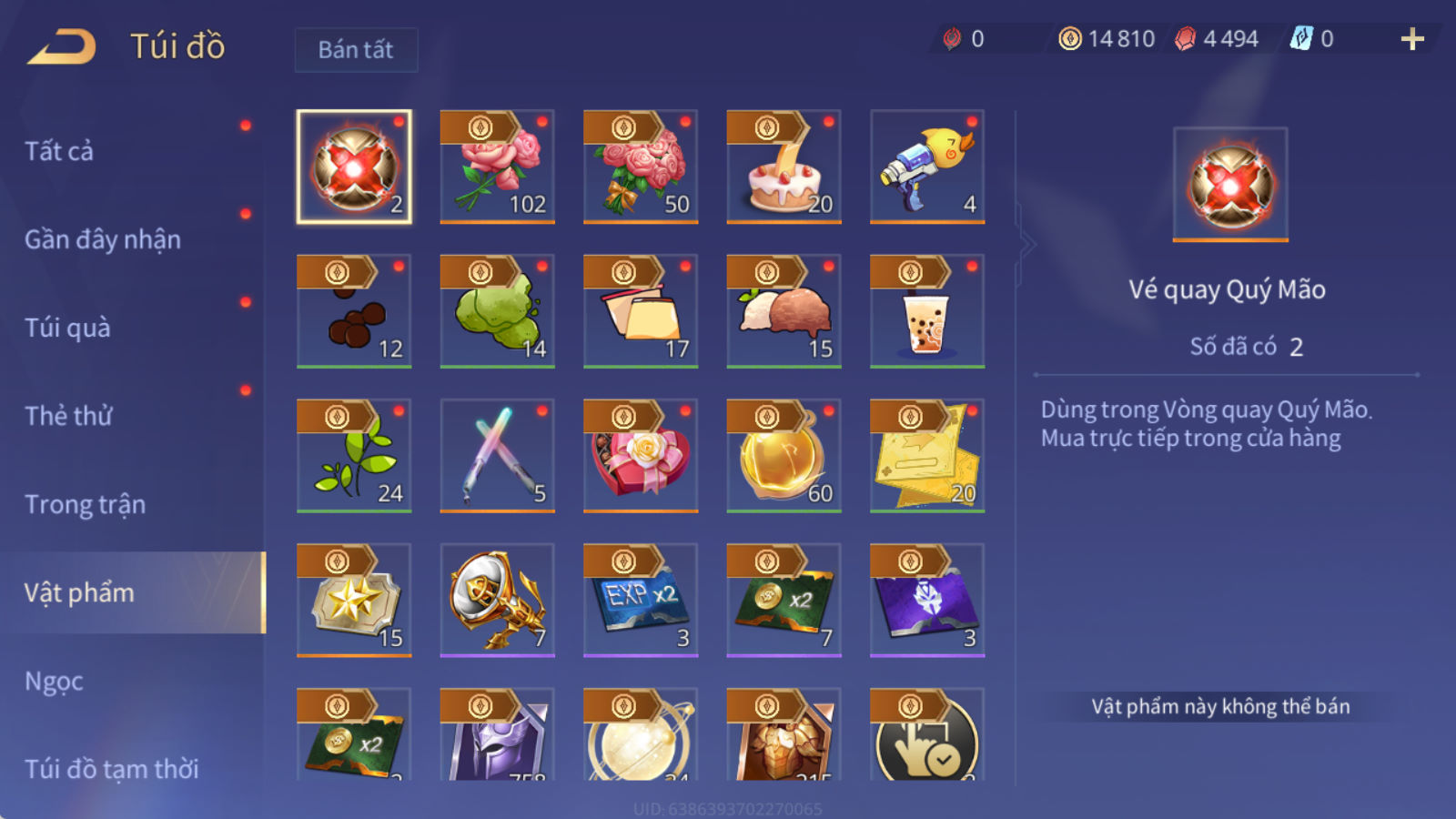Select the Vé quay Quý Mão ticket slot

[354, 167]
